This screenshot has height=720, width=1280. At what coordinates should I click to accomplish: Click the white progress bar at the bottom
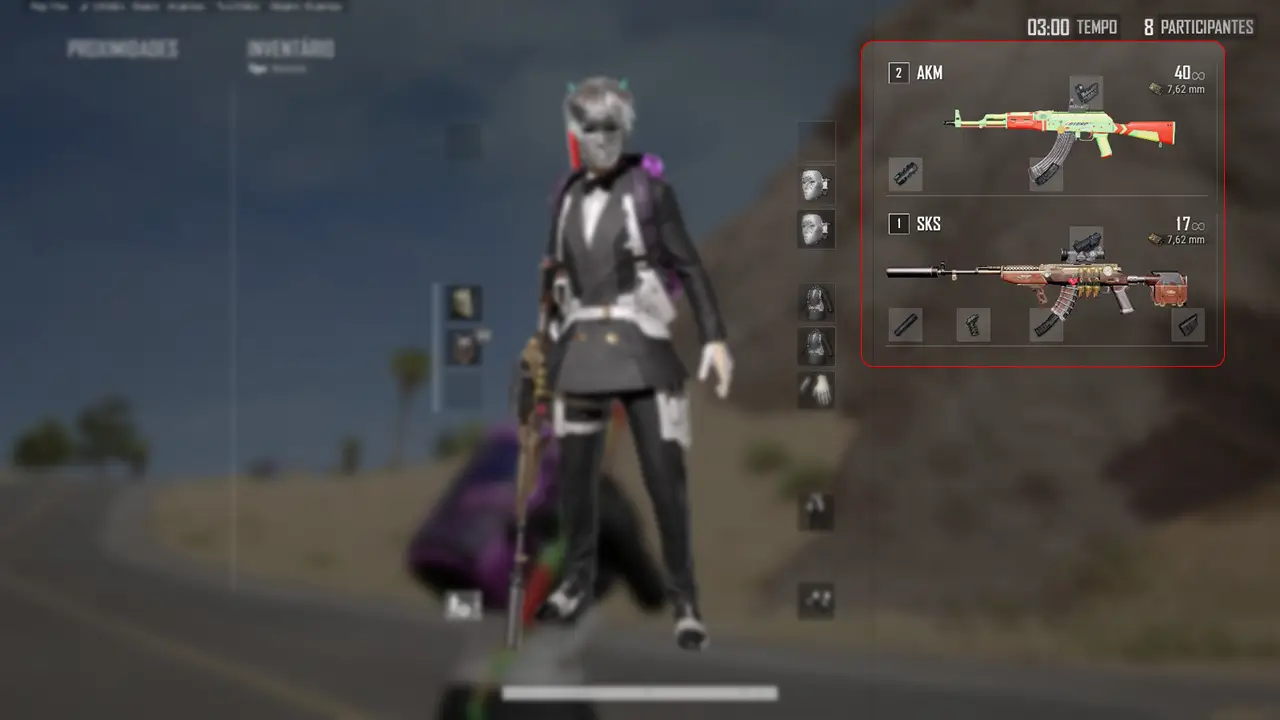tap(640, 690)
